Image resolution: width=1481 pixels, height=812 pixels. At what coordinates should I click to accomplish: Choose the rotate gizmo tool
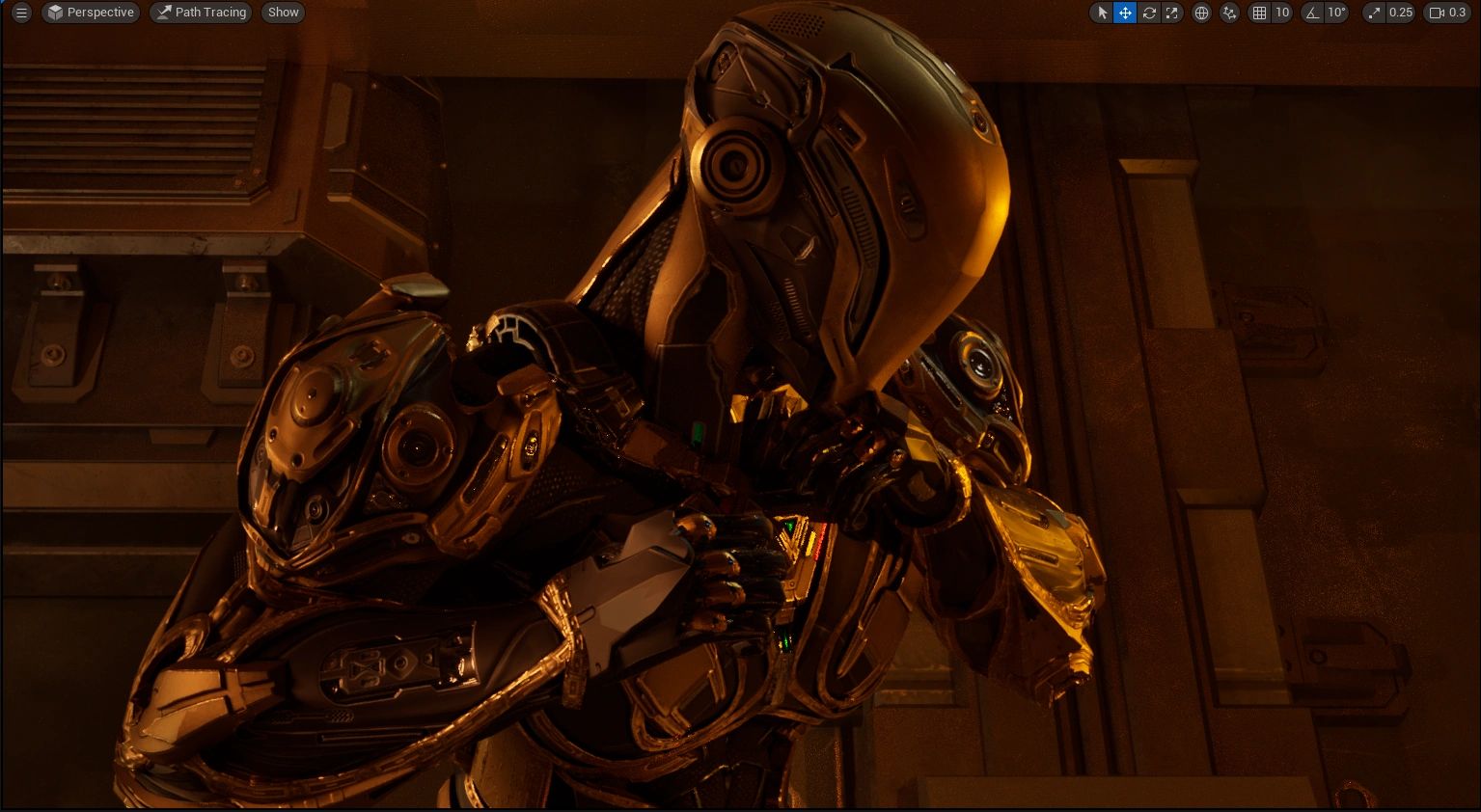click(1148, 13)
